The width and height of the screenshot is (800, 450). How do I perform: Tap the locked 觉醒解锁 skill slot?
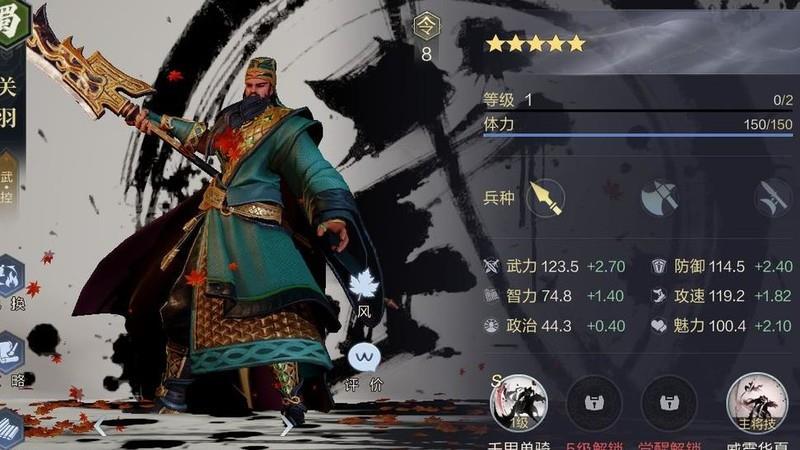[x=669, y=403]
